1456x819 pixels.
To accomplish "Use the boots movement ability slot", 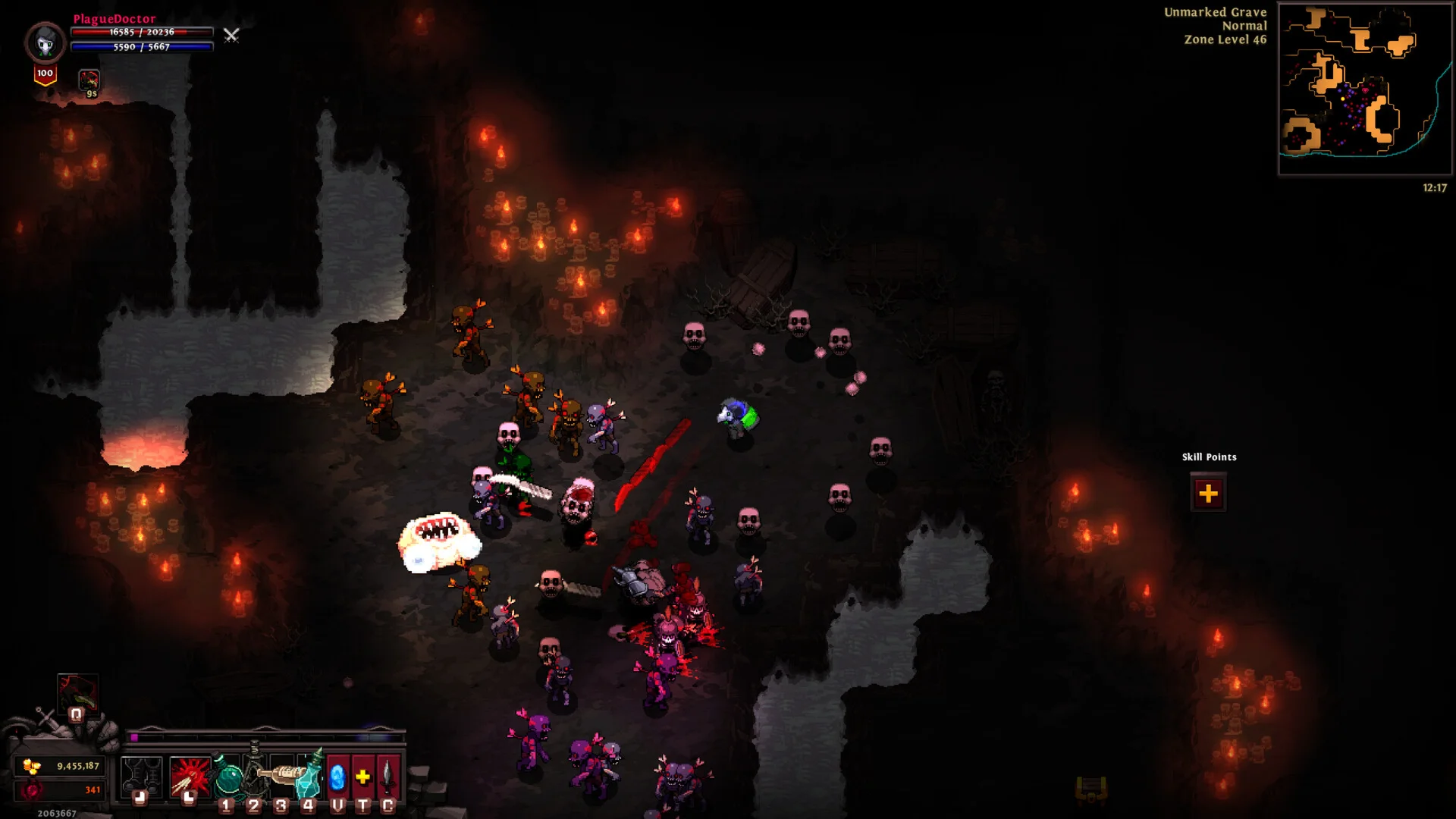I will point(141,777).
